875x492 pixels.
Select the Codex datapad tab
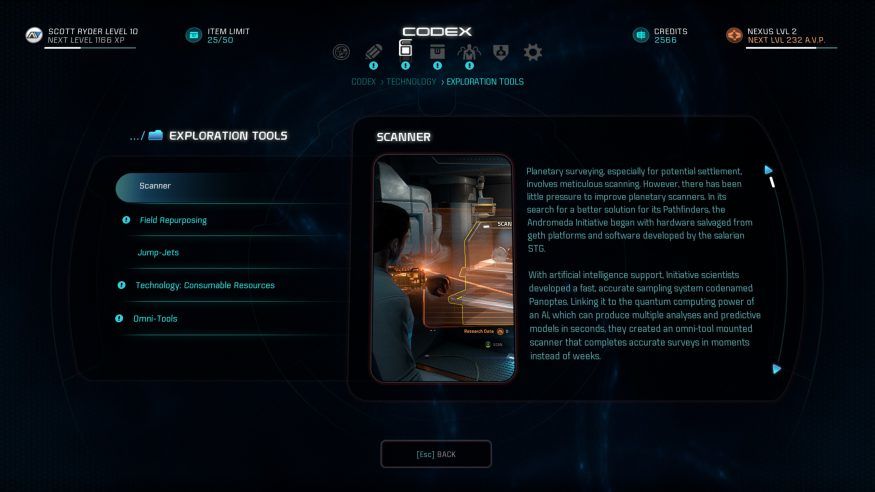pyautogui.click(x=405, y=50)
